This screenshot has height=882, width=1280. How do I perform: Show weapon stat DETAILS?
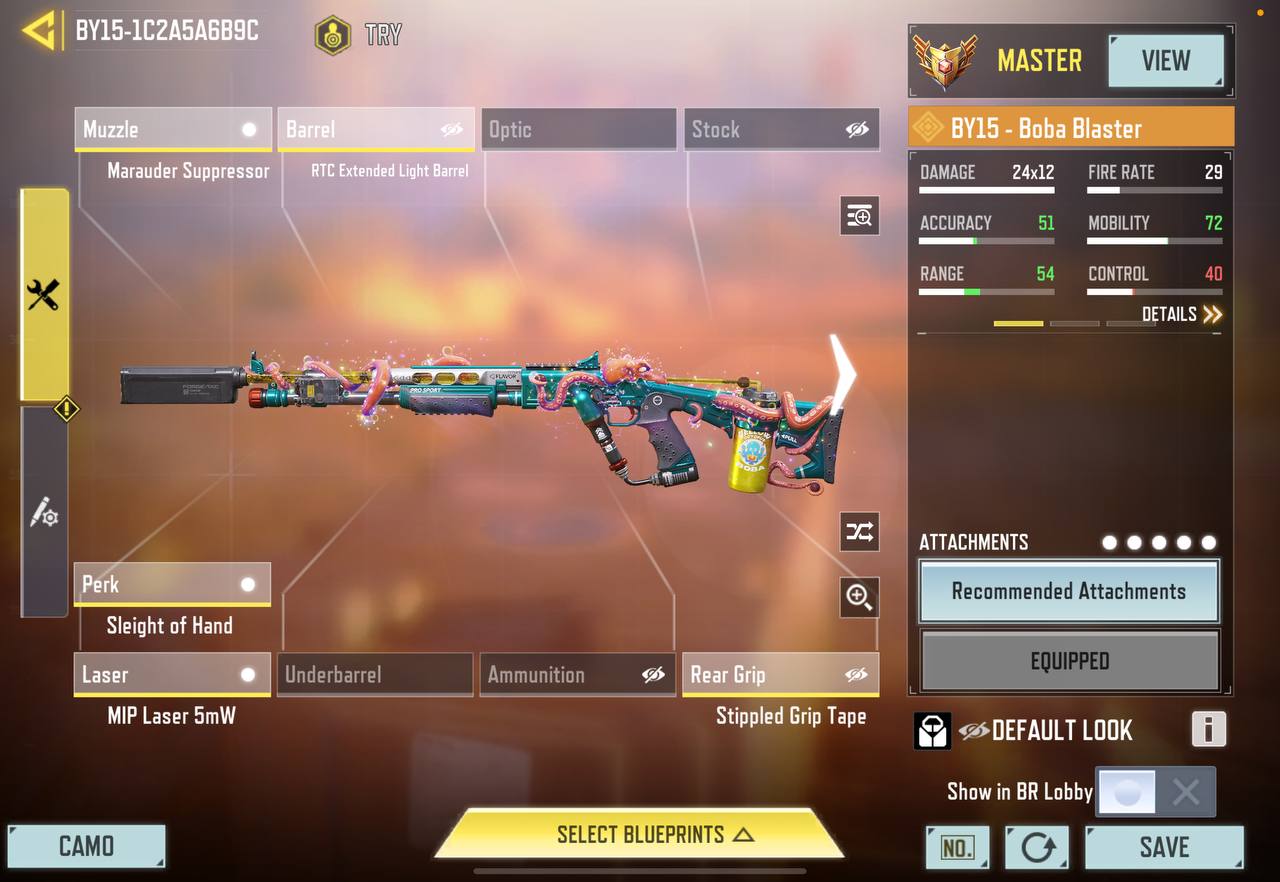1181,315
